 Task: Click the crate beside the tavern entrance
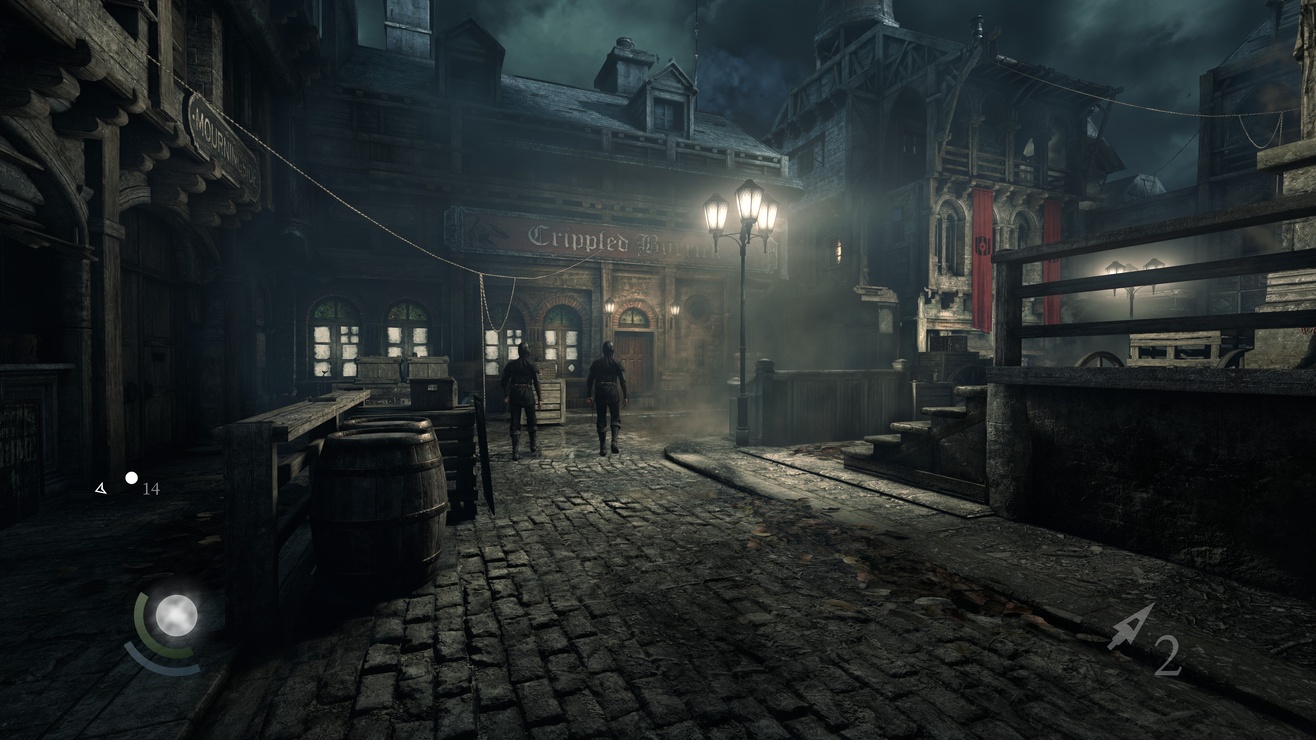coord(553,400)
